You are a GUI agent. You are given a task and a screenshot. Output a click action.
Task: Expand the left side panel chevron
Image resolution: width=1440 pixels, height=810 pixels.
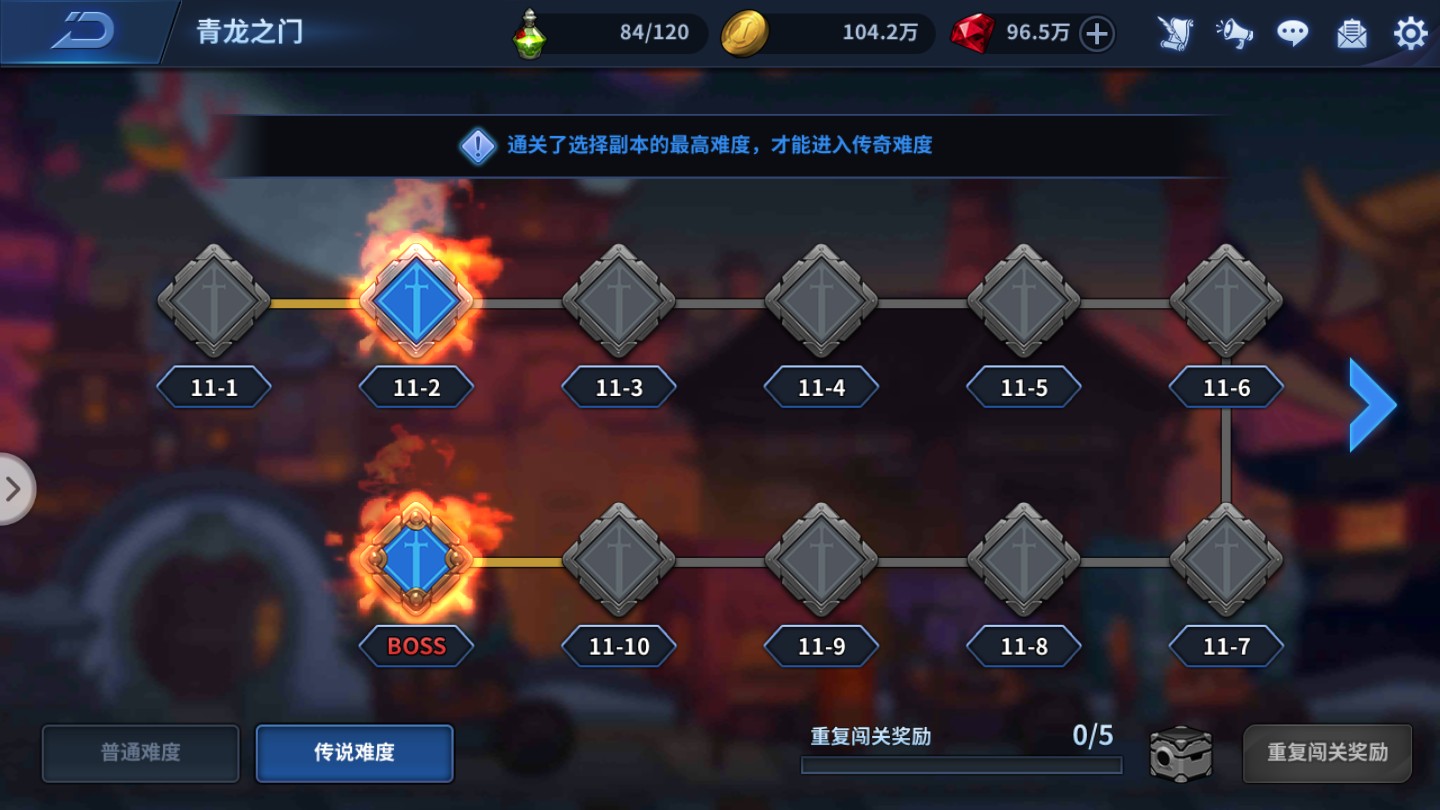tap(14, 489)
